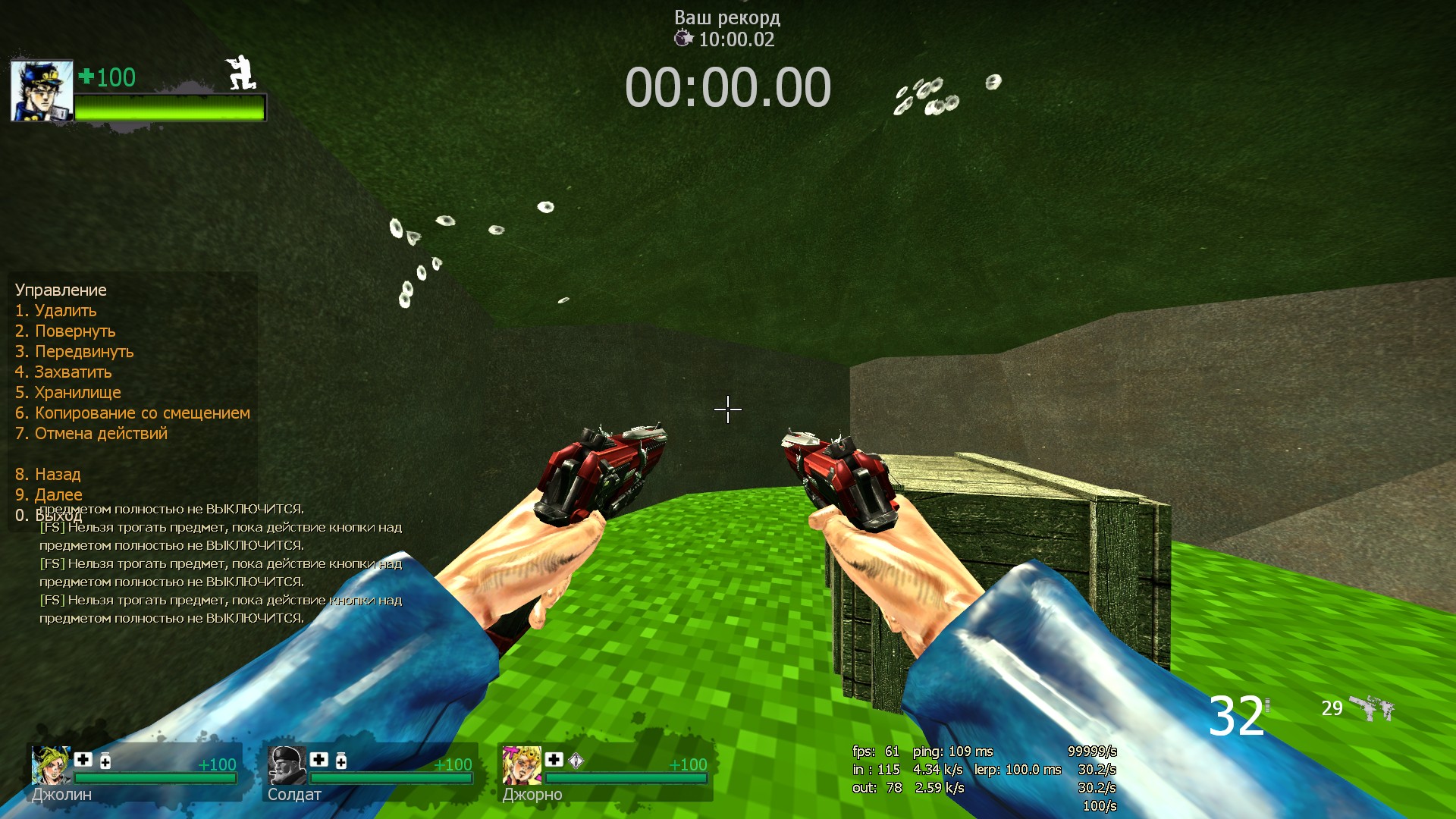Go back with the Назад entry
This screenshot has width=1456, height=819.
[48, 475]
